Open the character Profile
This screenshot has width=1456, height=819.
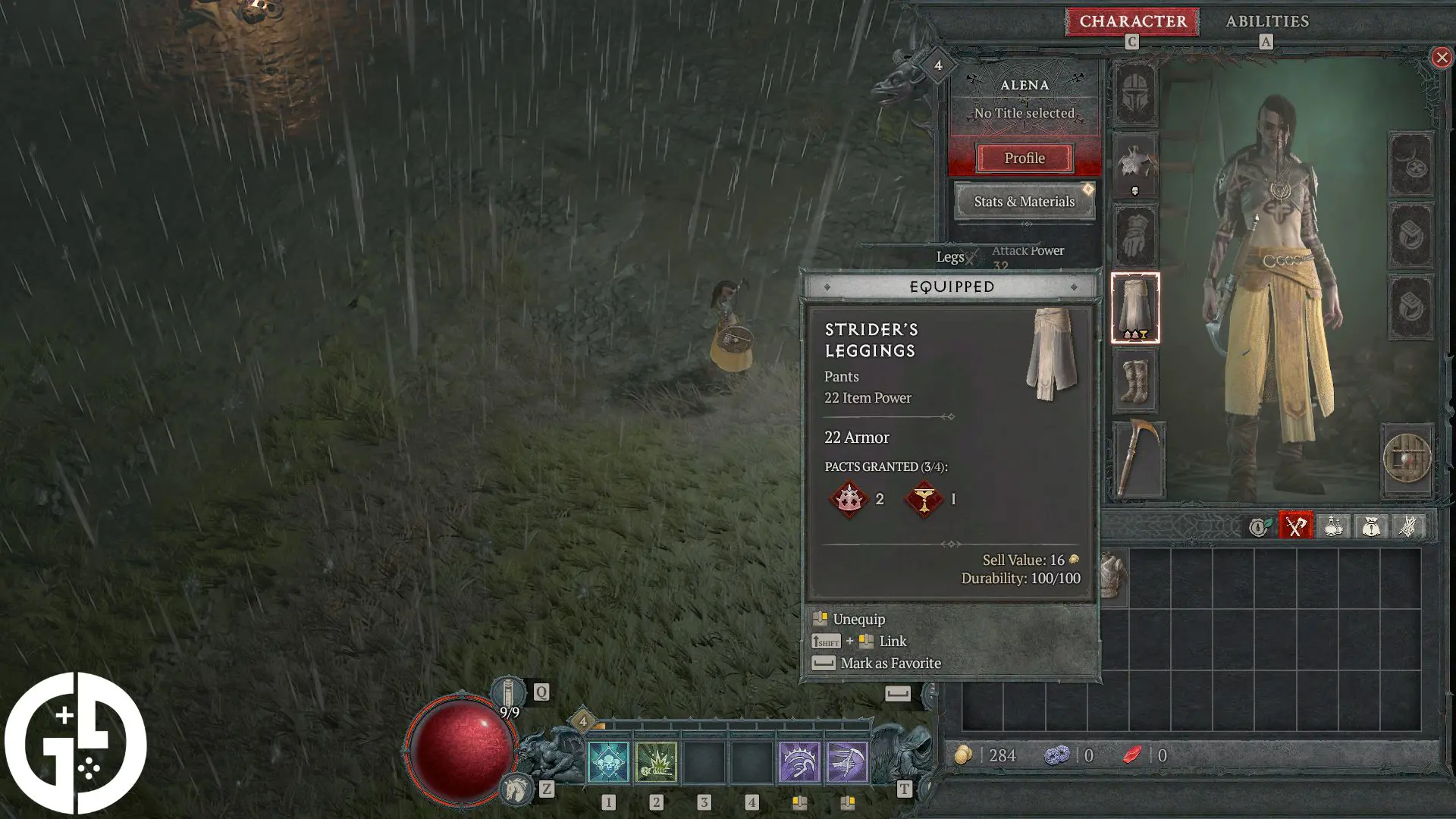point(1025,158)
